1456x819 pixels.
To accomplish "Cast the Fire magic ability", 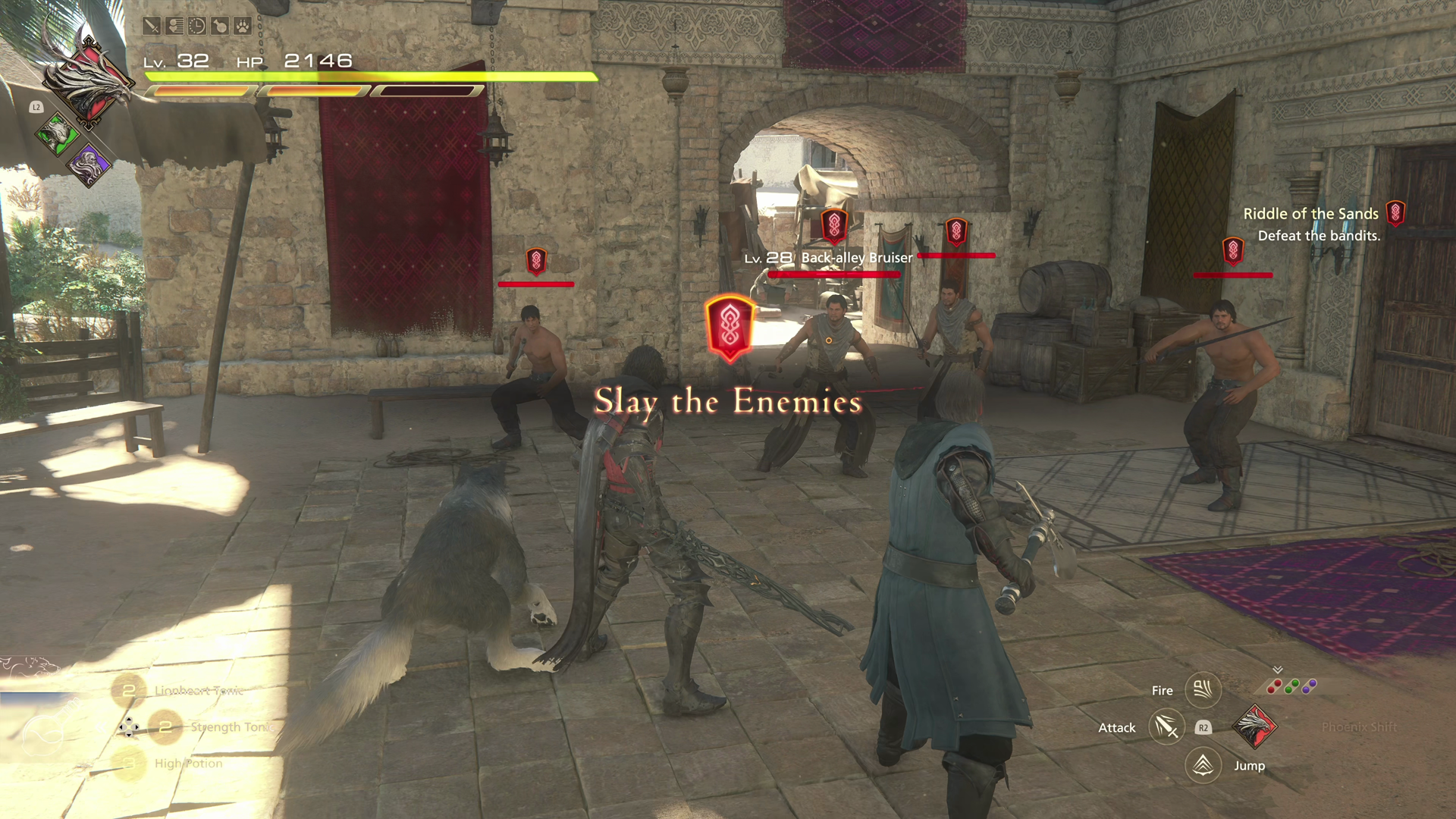I will 1203,689.
